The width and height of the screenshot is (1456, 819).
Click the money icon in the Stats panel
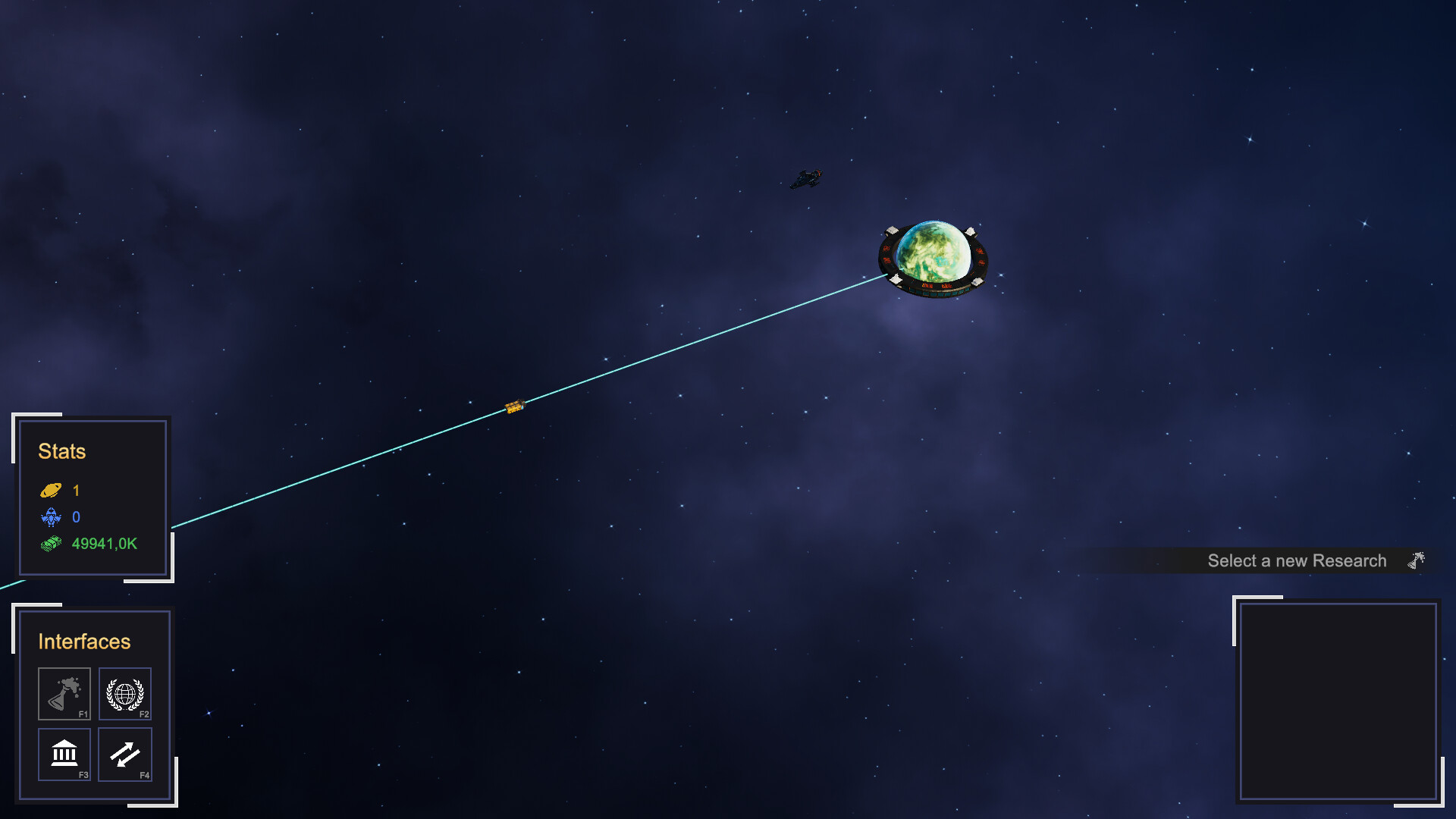coord(51,544)
